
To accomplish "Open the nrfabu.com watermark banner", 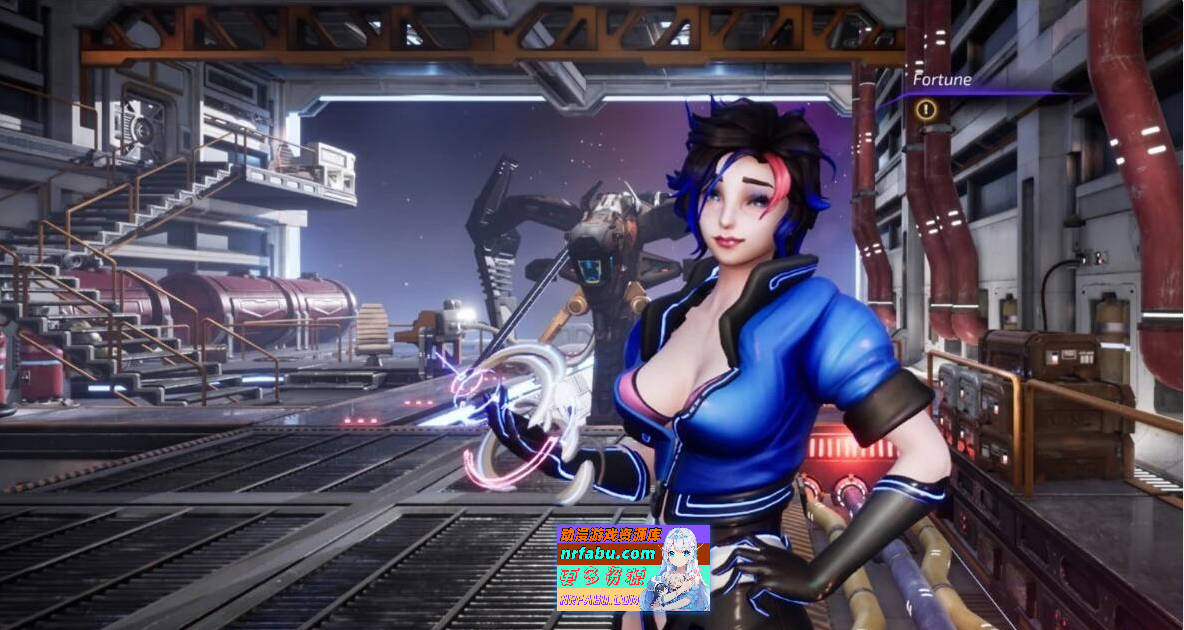I will coord(632,567).
